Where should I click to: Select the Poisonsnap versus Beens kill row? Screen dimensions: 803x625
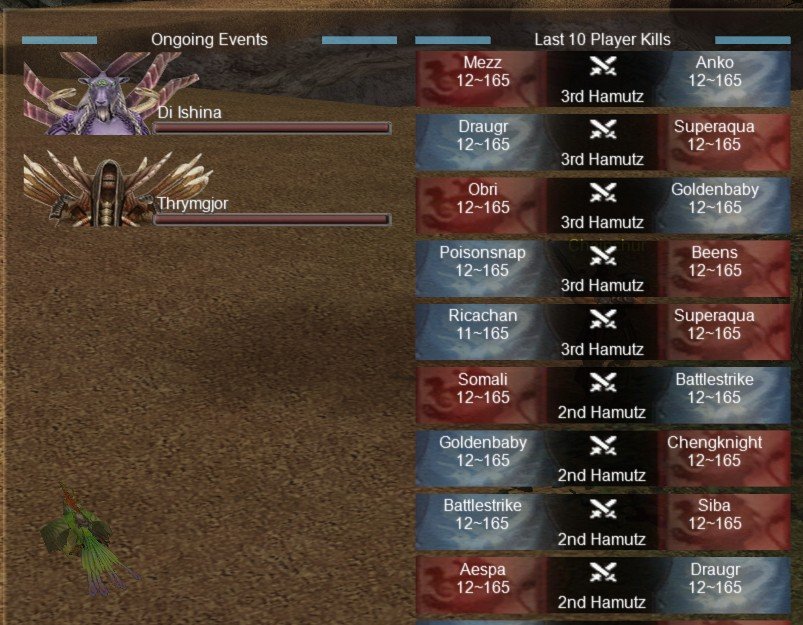click(602, 269)
